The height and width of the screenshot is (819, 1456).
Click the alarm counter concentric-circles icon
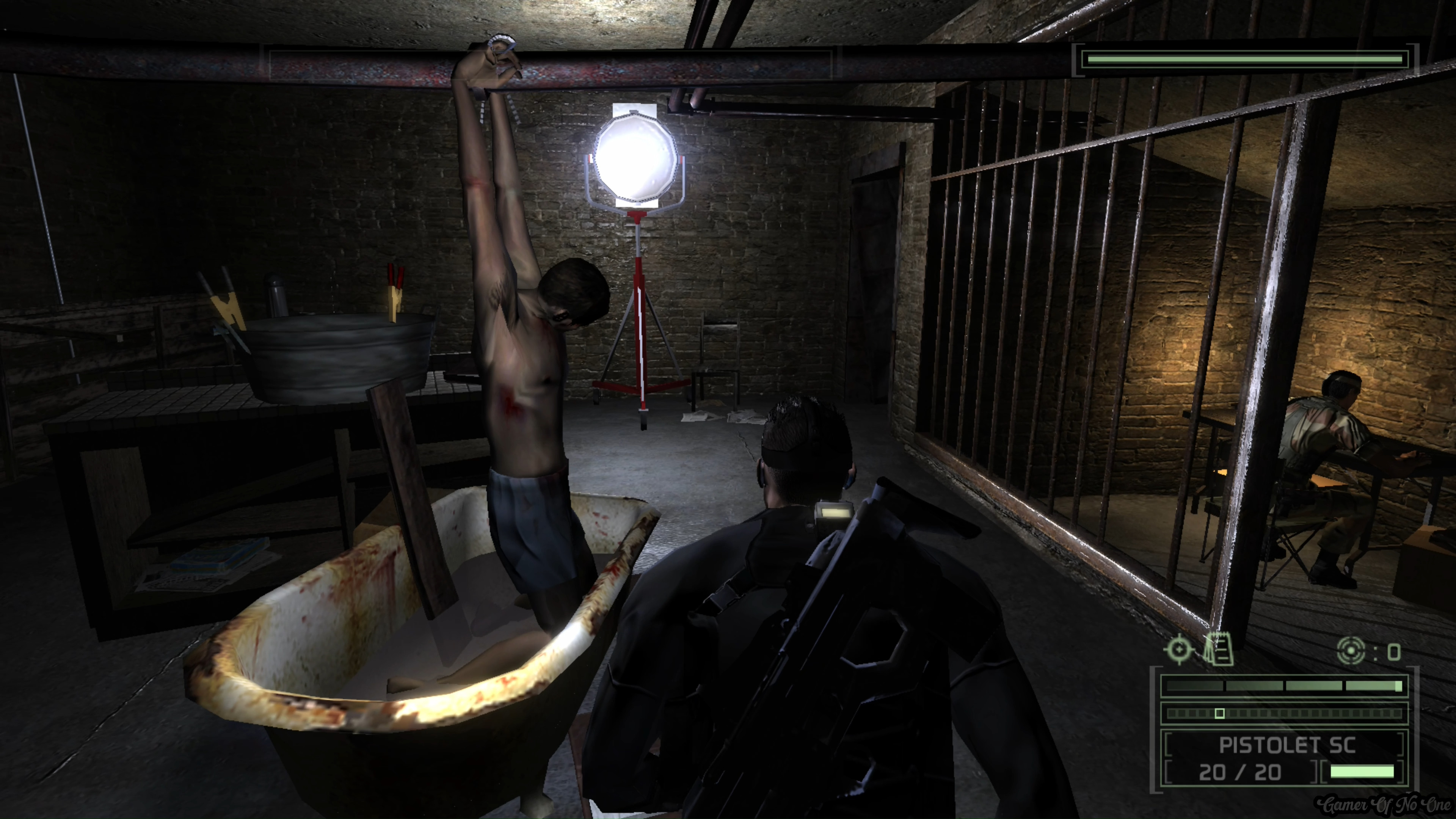tap(1351, 651)
